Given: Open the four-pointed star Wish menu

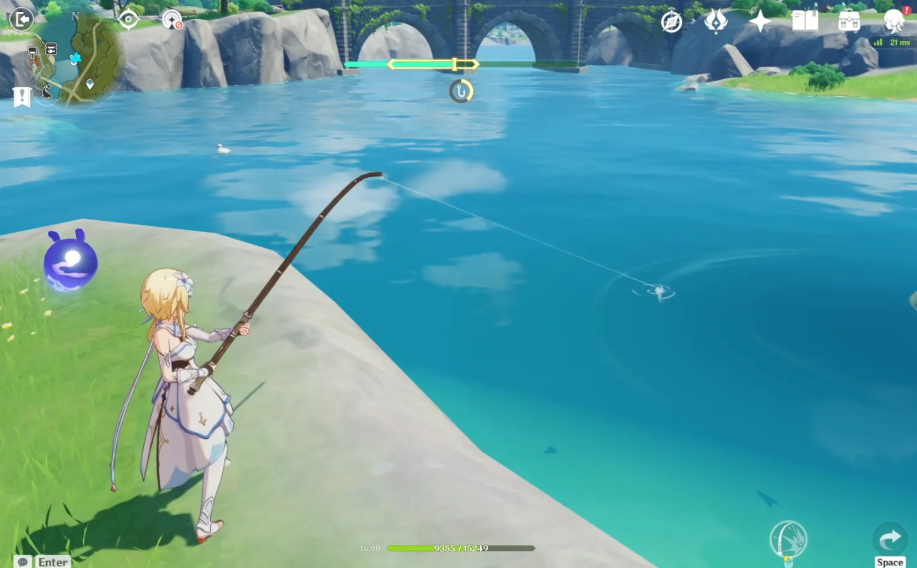Looking at the screenshot, I should (761, 21).
